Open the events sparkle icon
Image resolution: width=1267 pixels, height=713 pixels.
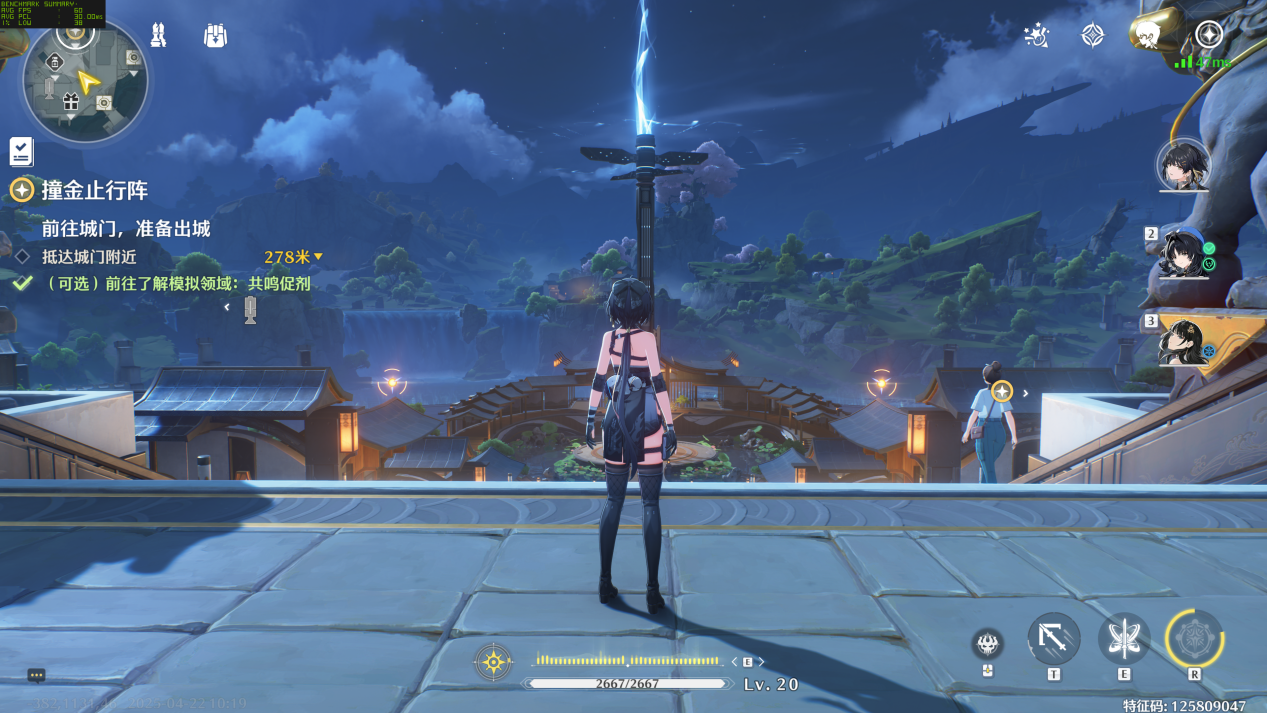pos(1036,36)
